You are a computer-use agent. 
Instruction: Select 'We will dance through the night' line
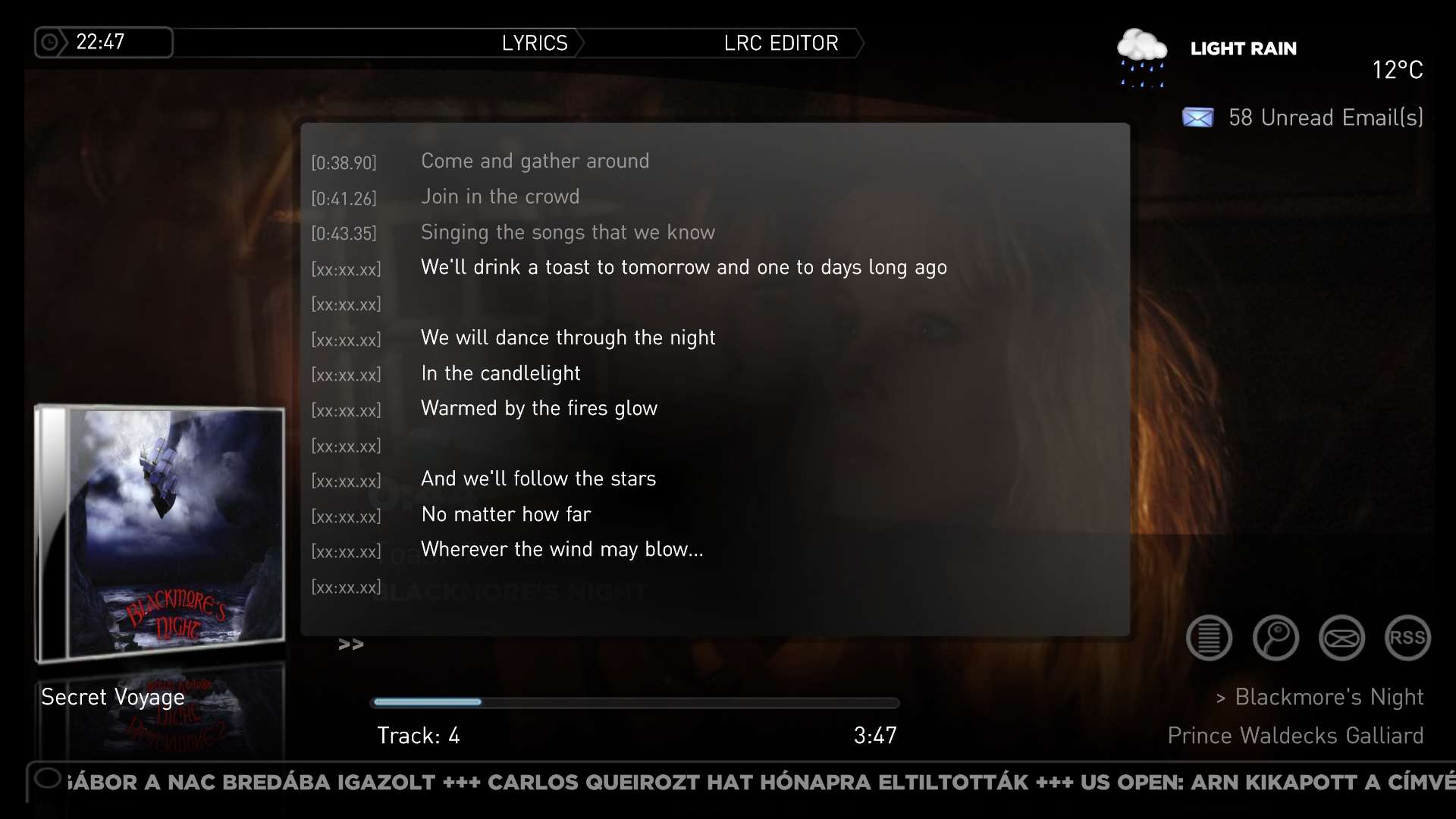(x=567, y=338)
